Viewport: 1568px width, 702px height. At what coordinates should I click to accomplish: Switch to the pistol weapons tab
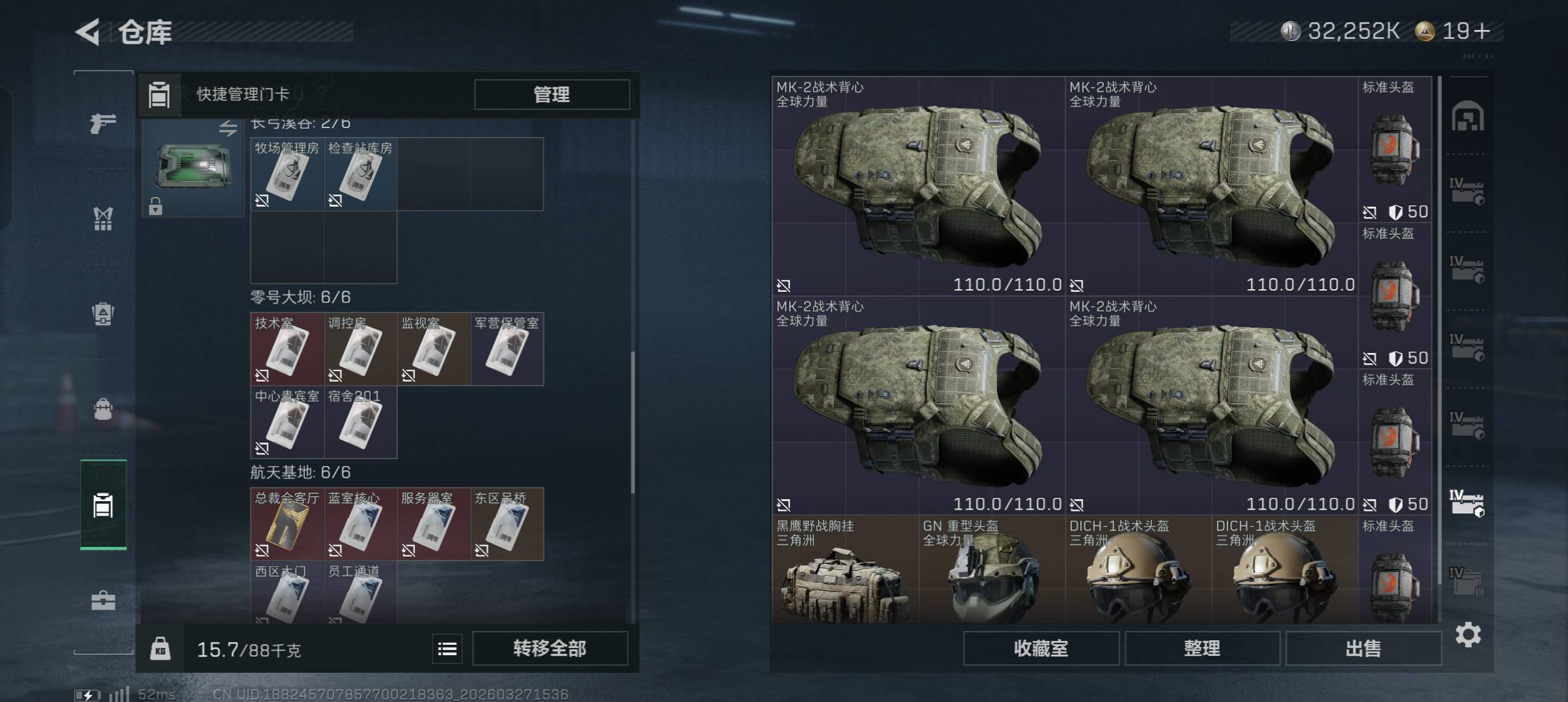point(103,123)
